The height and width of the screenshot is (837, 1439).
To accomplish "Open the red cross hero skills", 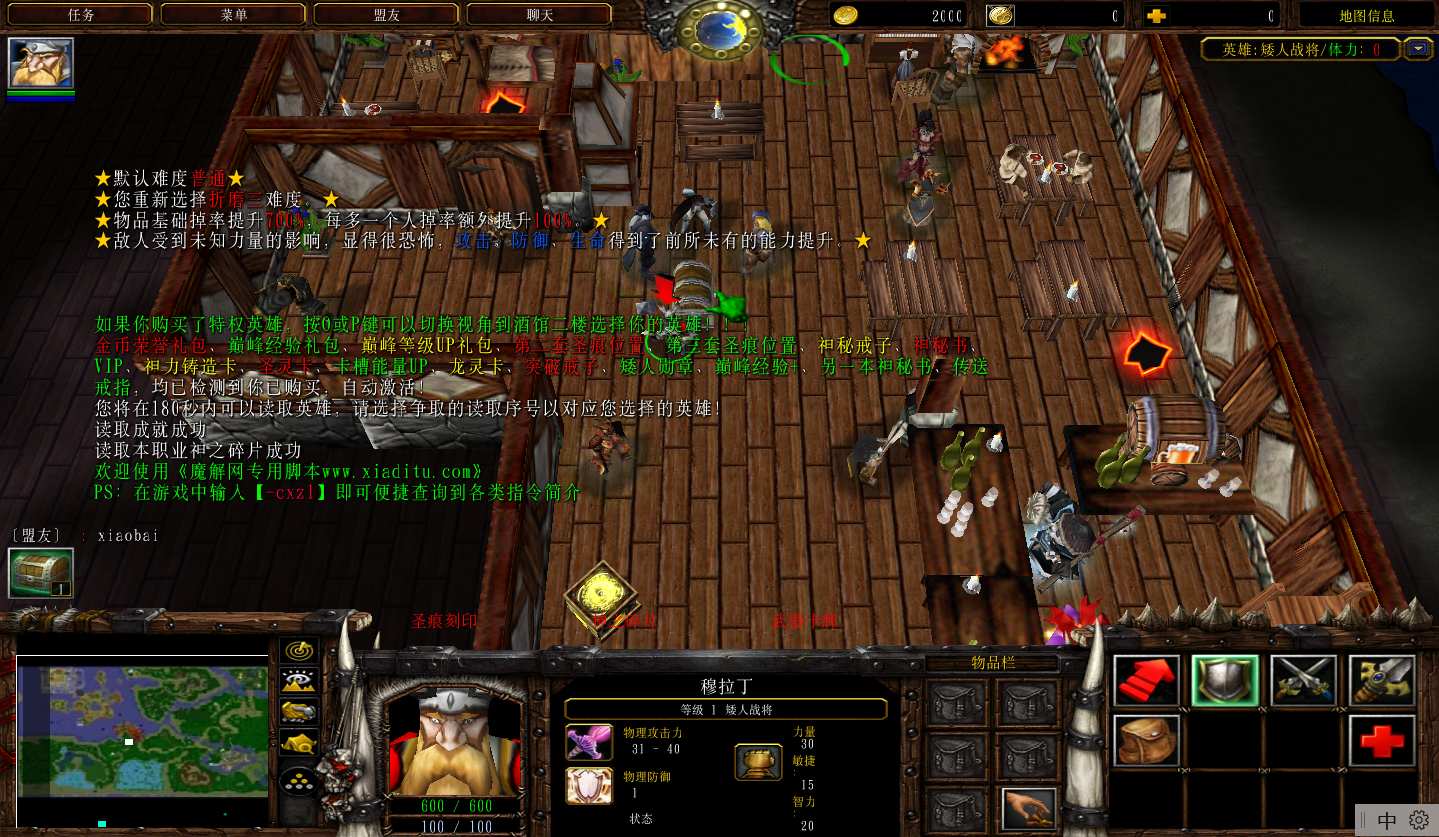I will pyautogui.click(x=1382, y=740).
